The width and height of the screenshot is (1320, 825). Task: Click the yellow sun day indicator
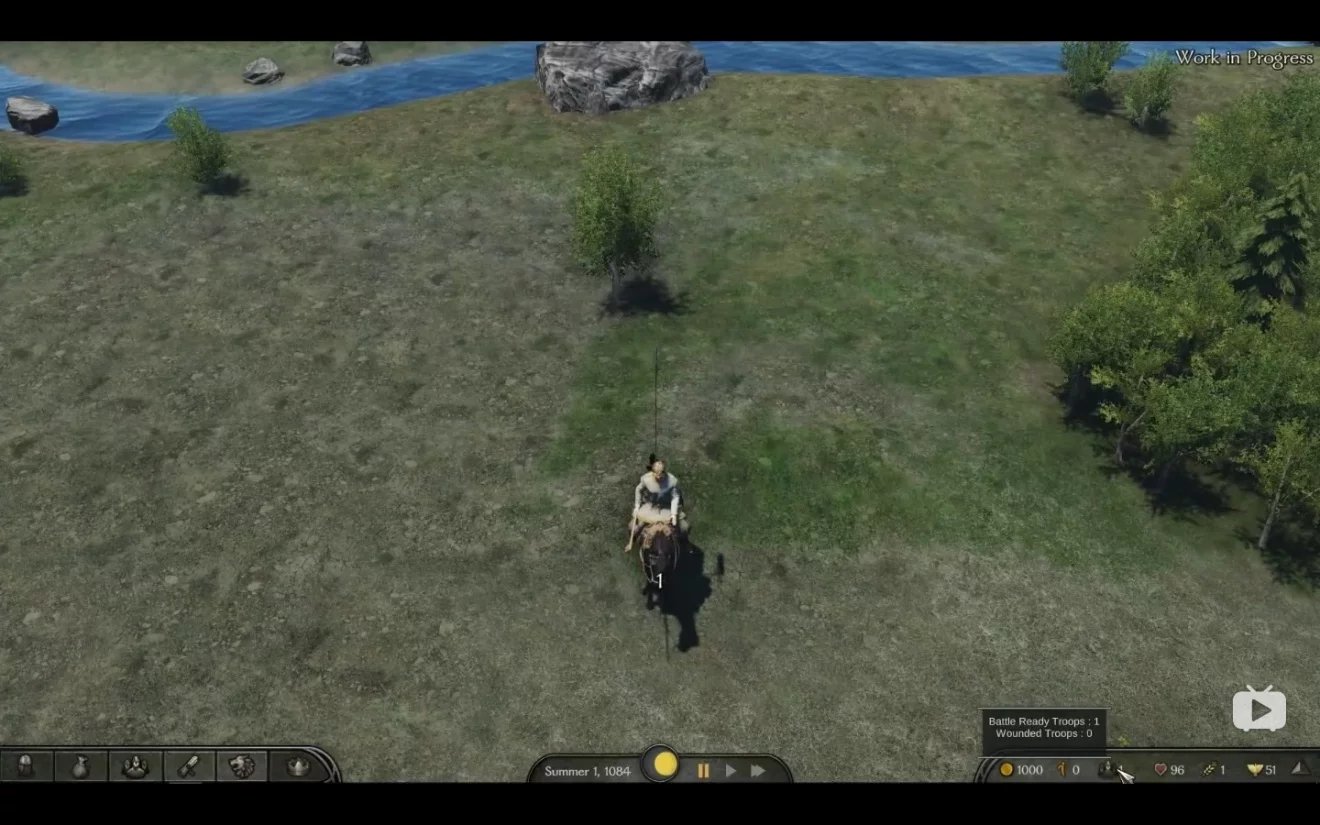point(666,765)
